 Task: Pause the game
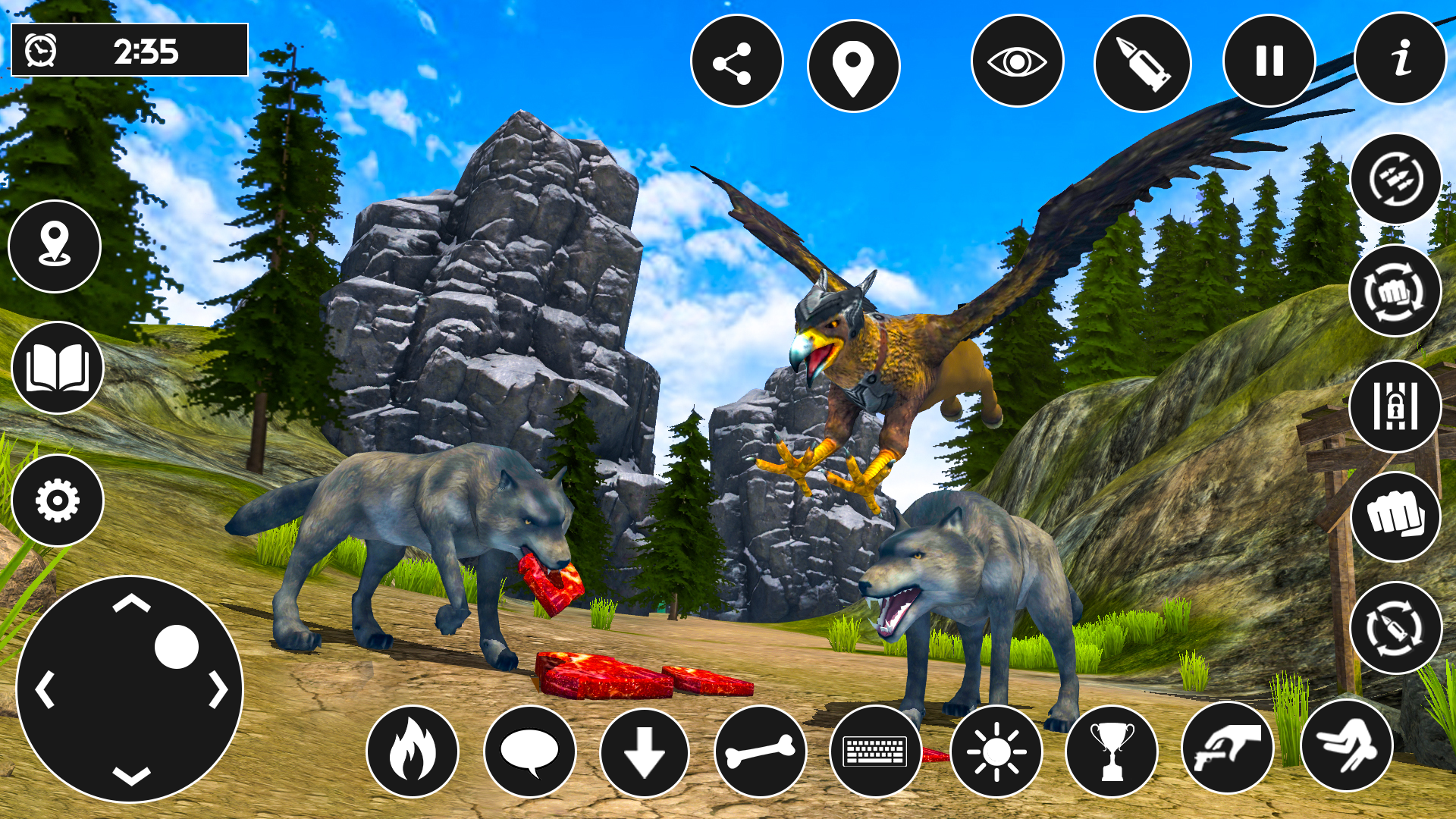click(x=1268, y=62)
